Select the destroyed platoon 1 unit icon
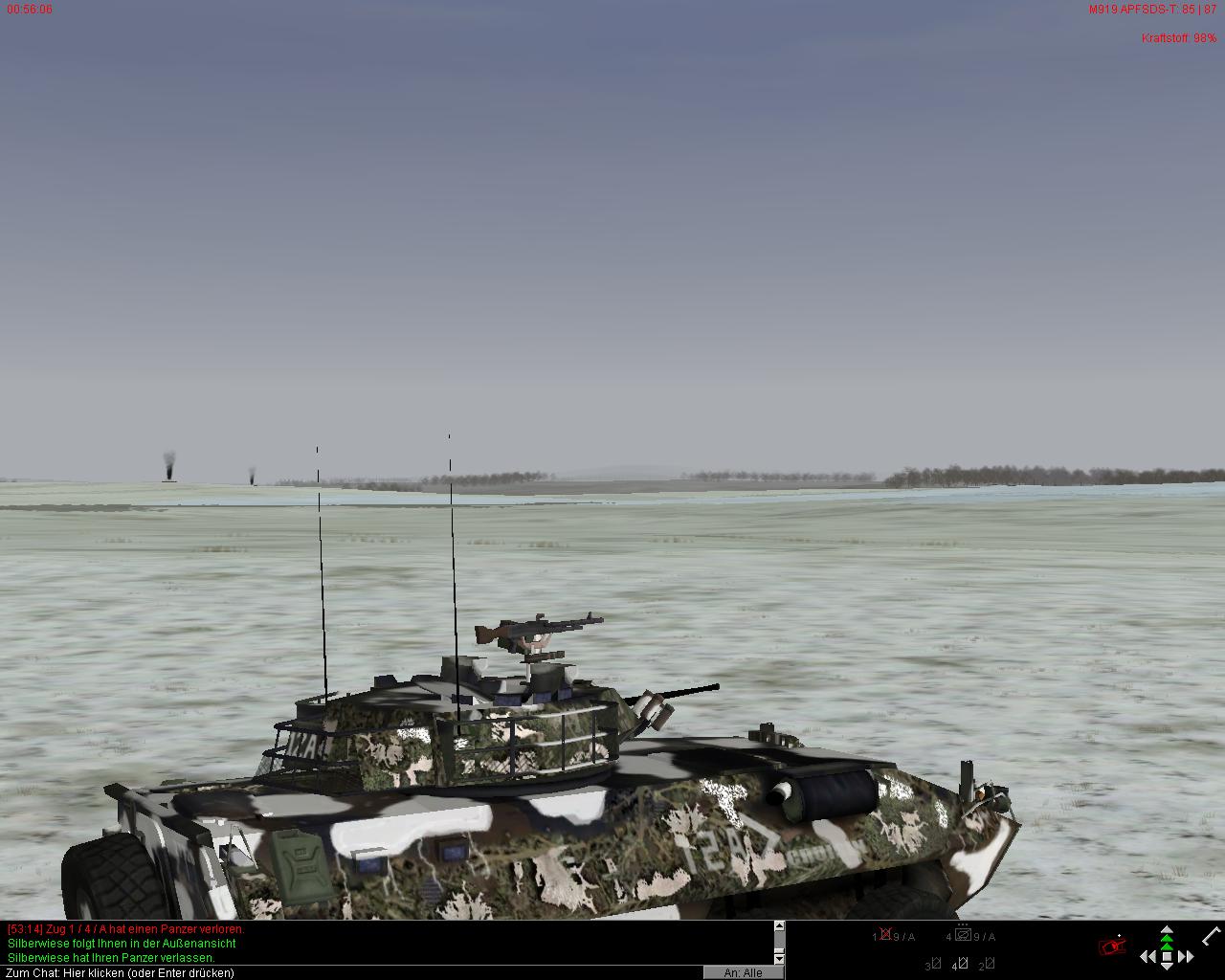Viewport: 1225px width, 980px height. 886,935
